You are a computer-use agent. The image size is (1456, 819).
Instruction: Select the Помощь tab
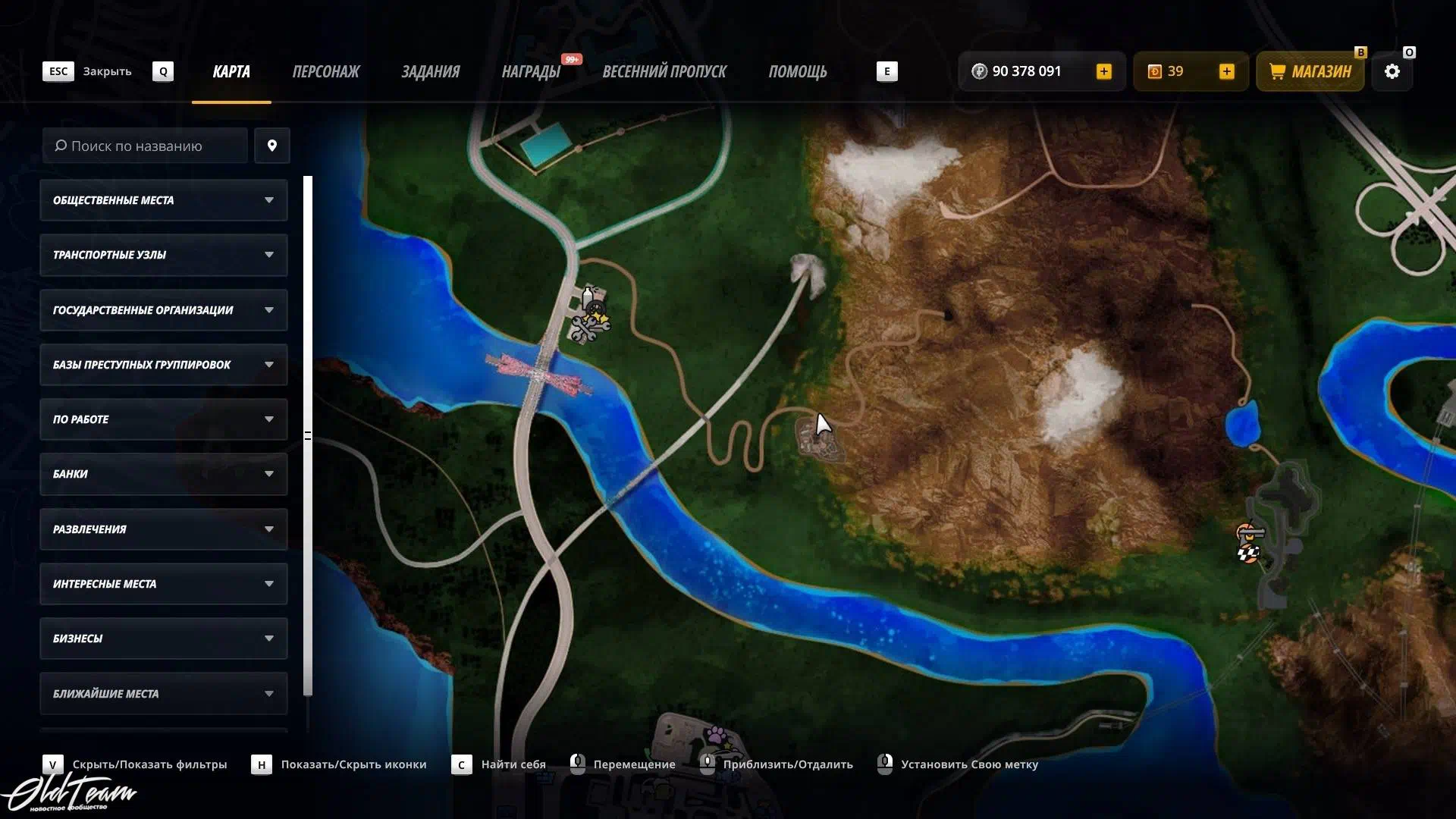coord(797,71)
